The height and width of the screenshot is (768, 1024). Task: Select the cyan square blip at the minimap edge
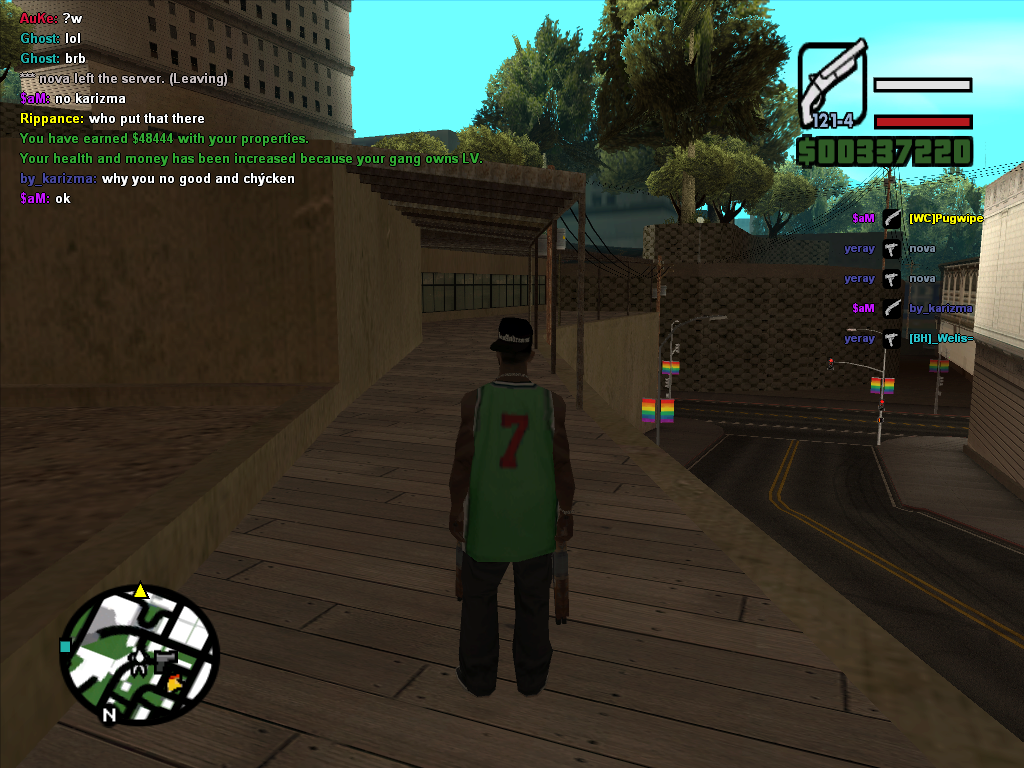click(x=66, y=646)
